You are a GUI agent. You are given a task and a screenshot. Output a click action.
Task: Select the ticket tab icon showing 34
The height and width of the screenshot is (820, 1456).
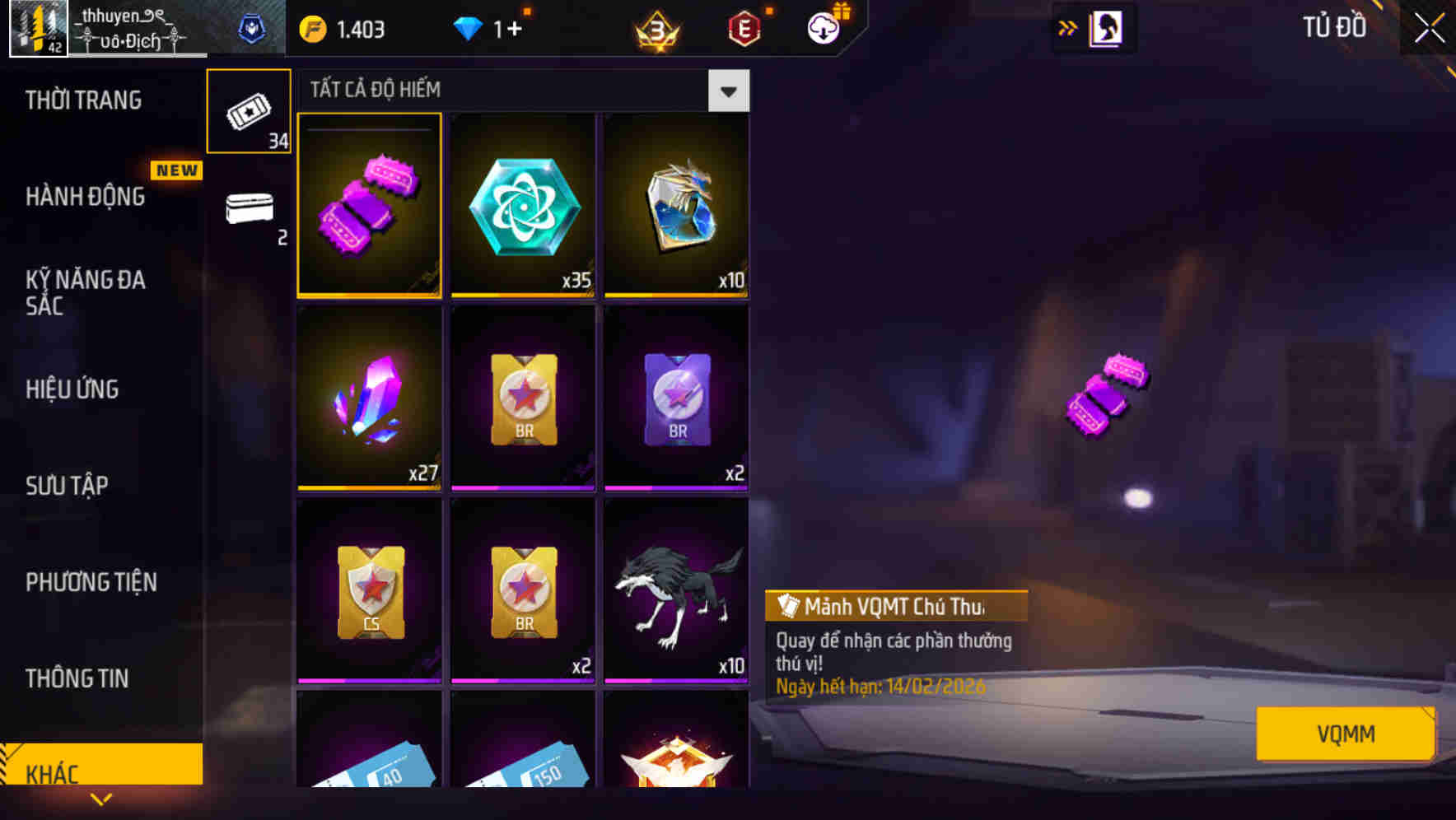pos(249,109)
